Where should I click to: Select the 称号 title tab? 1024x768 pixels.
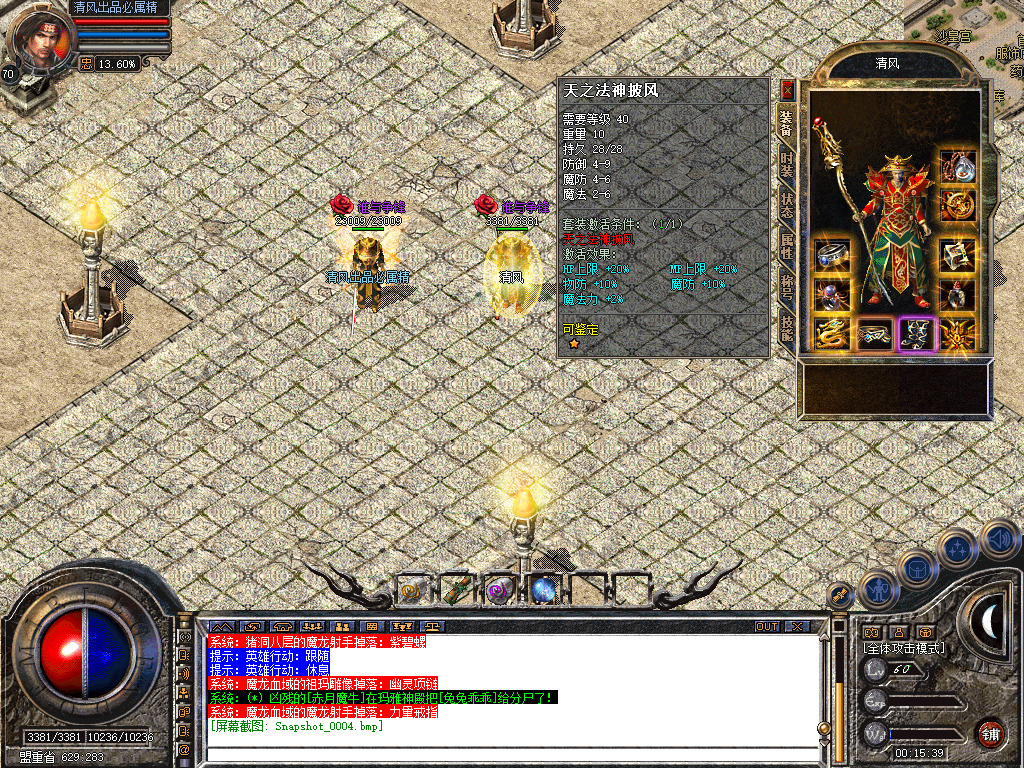pyautogui.click(x=787, y=290)
